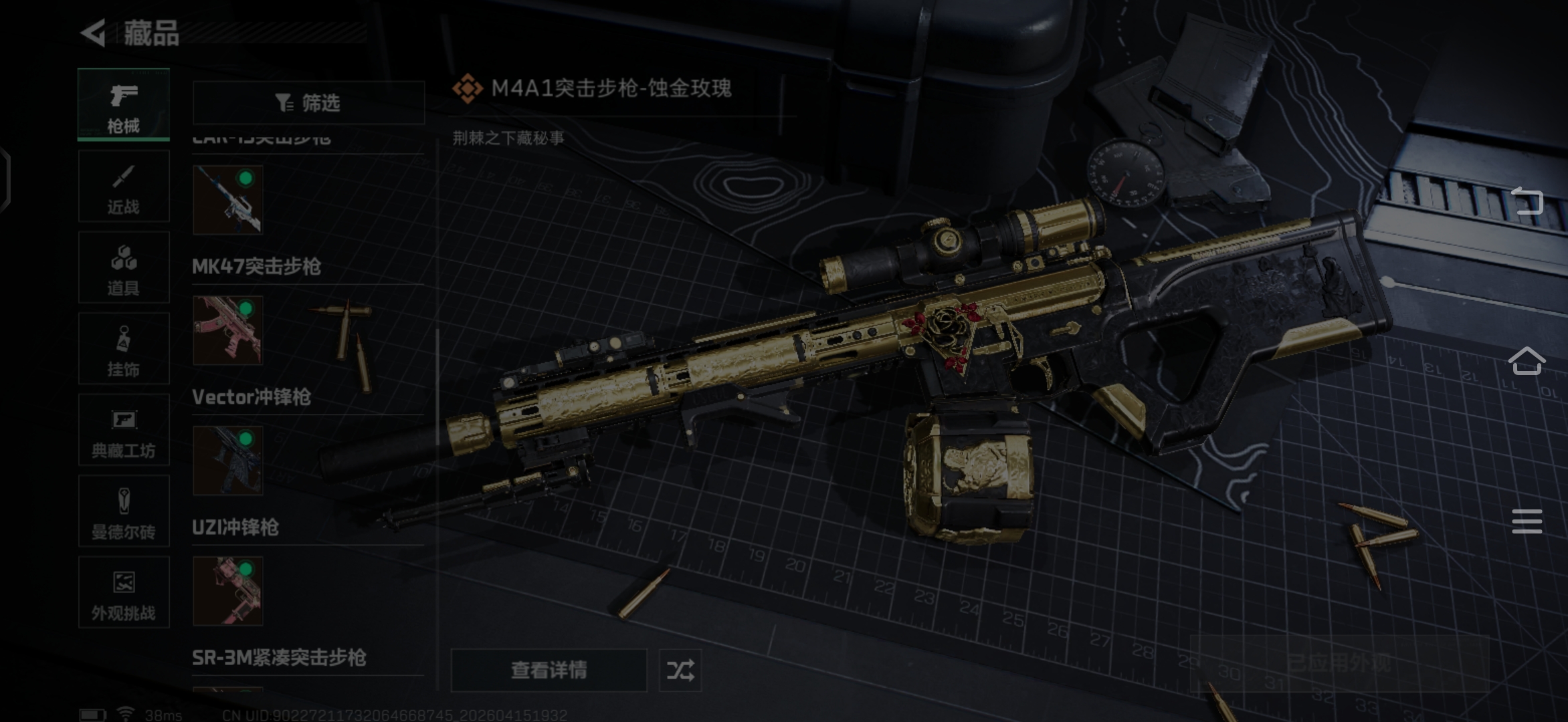This screenshot has width=1568, height=722.
Task: Open the 典藏工坊 workshop tab
Action: pos(124,431)
